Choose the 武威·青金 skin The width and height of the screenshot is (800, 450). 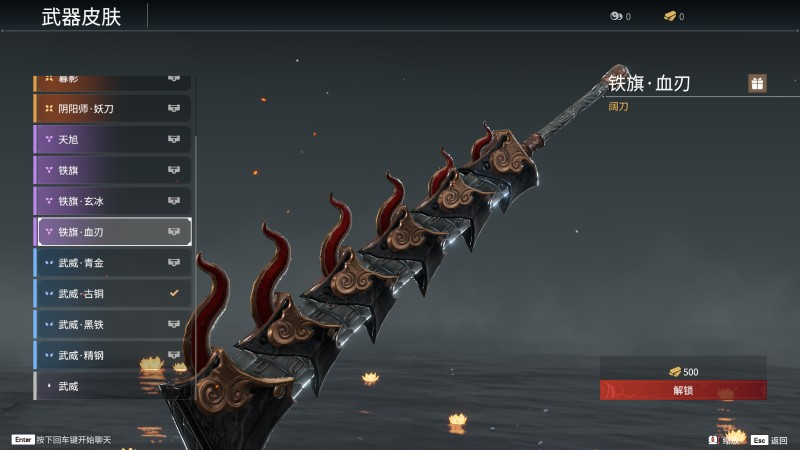113,263
